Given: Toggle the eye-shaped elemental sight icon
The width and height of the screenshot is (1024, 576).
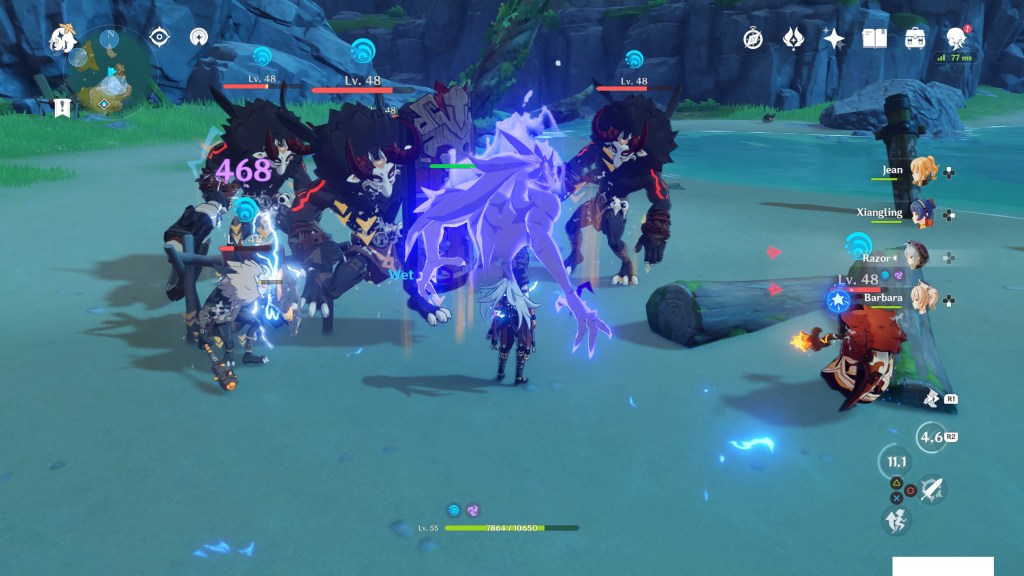Looking at the screenshot, I should 159,38.
